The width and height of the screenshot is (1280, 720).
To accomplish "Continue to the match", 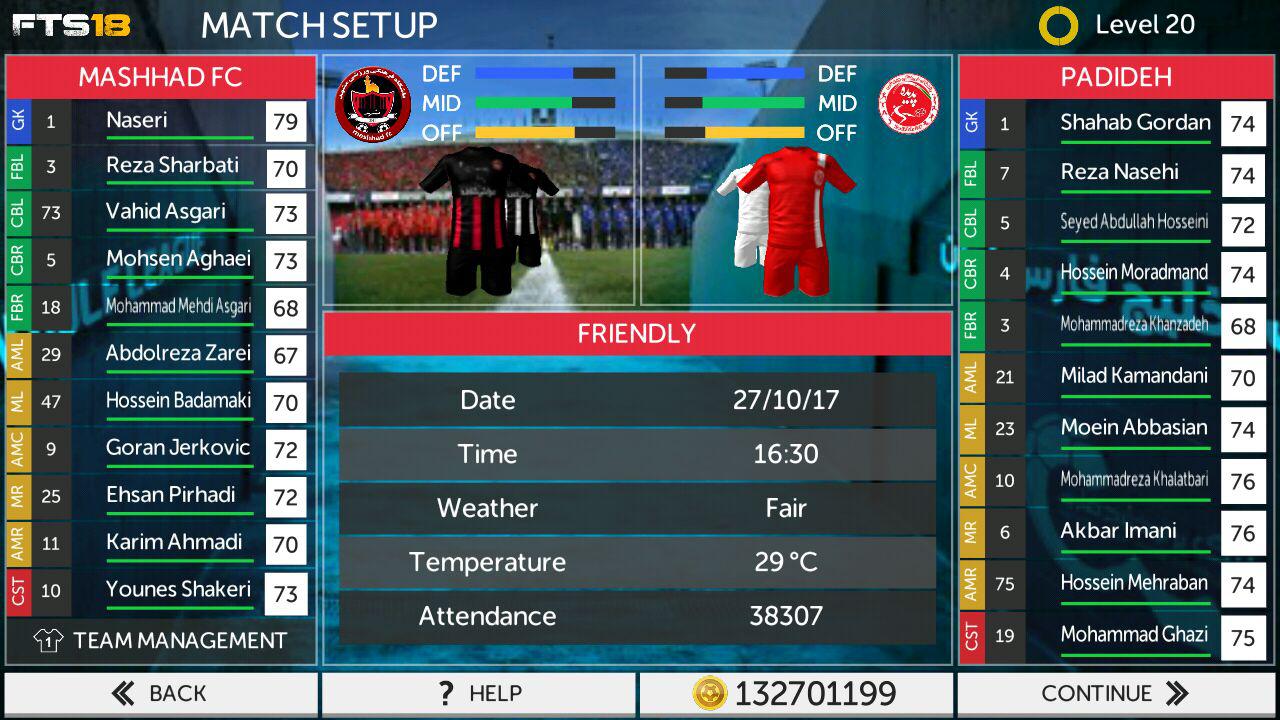I will point(1115,693).
